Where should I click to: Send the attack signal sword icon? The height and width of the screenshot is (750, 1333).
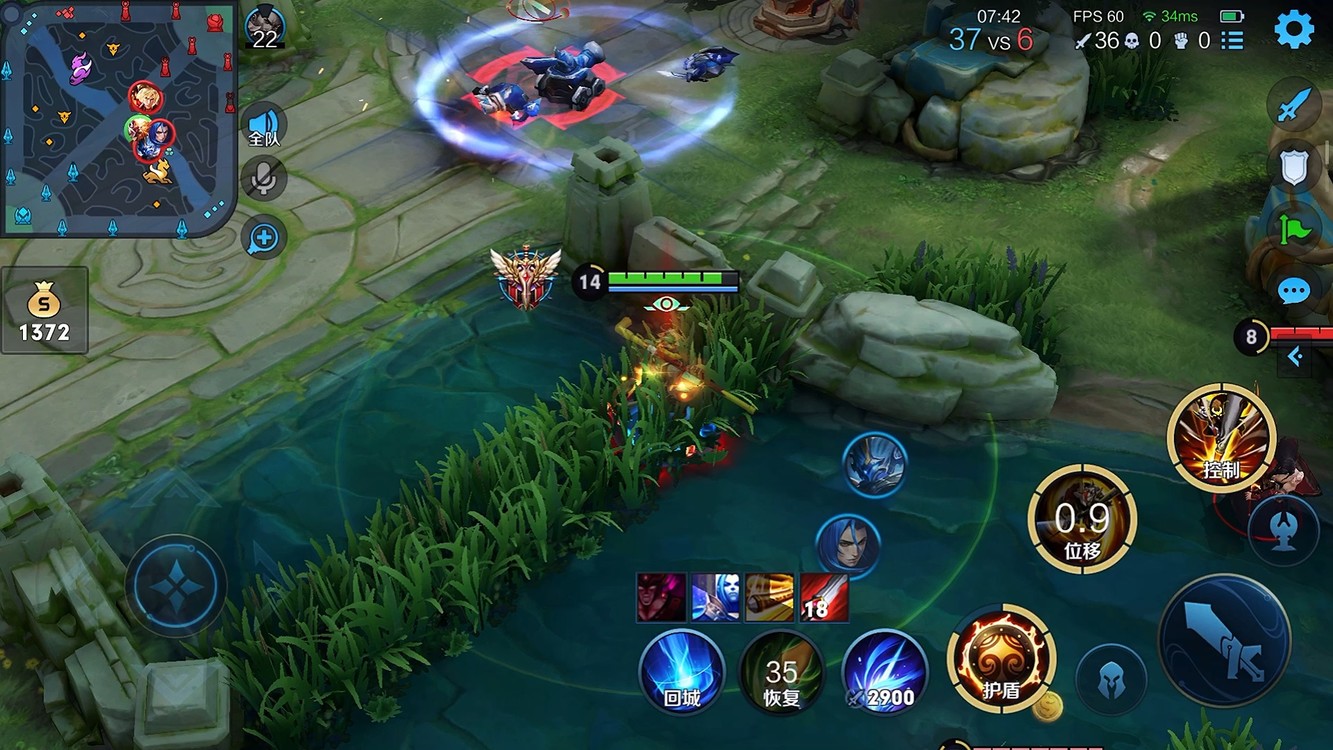pyautogui.click(x=1294, y=106)
